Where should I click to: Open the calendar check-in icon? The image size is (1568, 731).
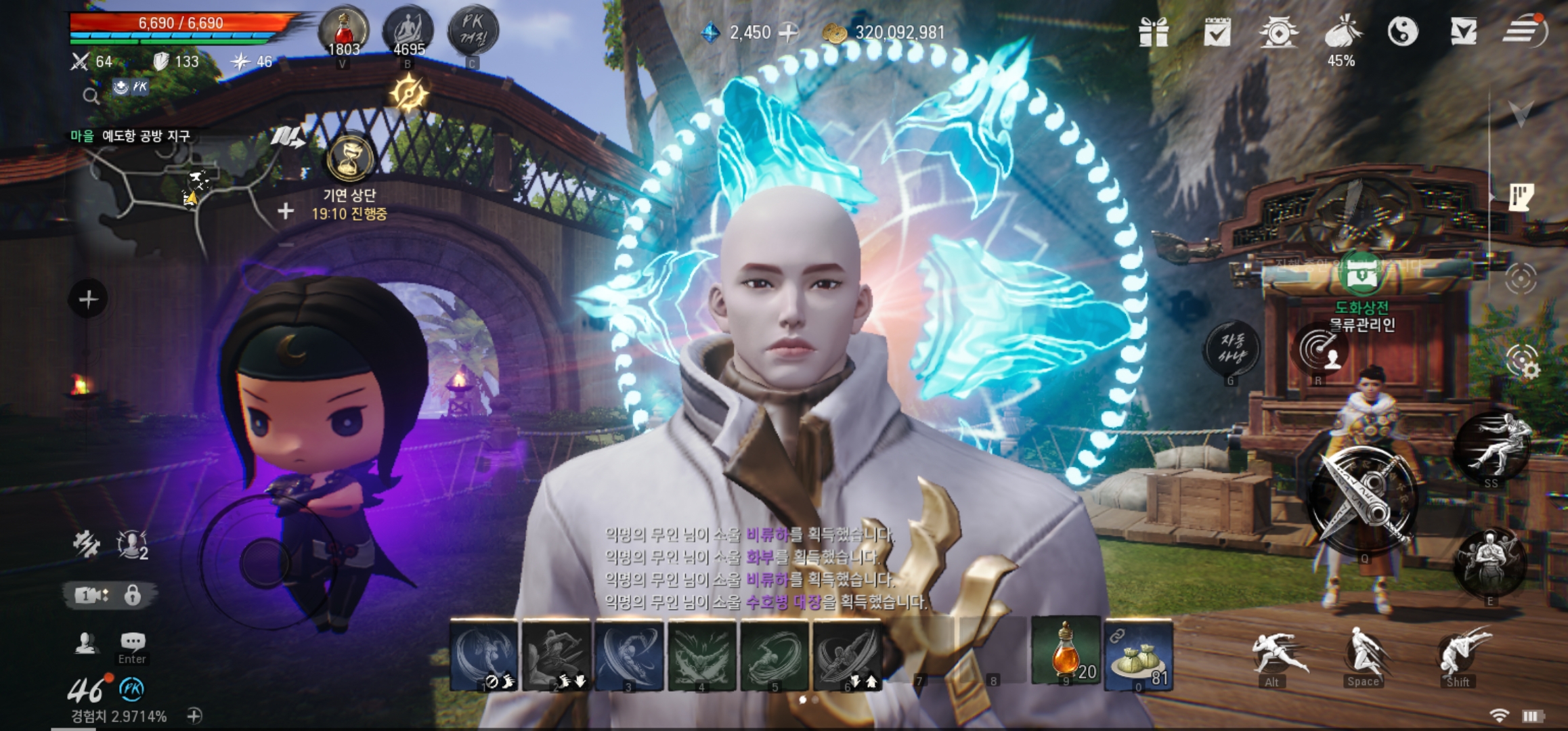[x=1217, y=32]
